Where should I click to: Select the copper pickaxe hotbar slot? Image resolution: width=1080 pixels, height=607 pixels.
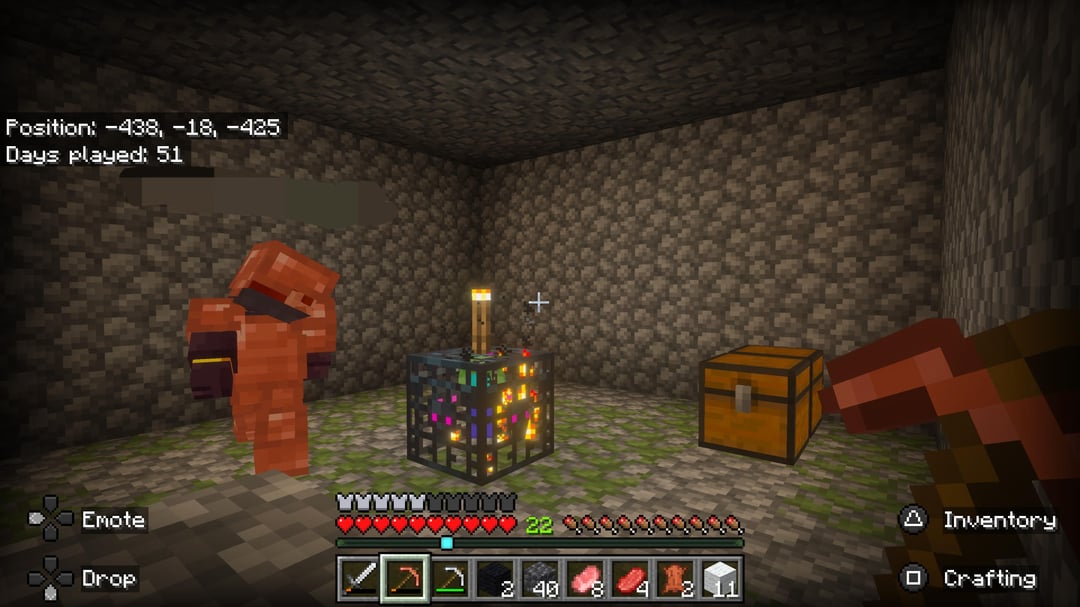click(x=405, y=579)
